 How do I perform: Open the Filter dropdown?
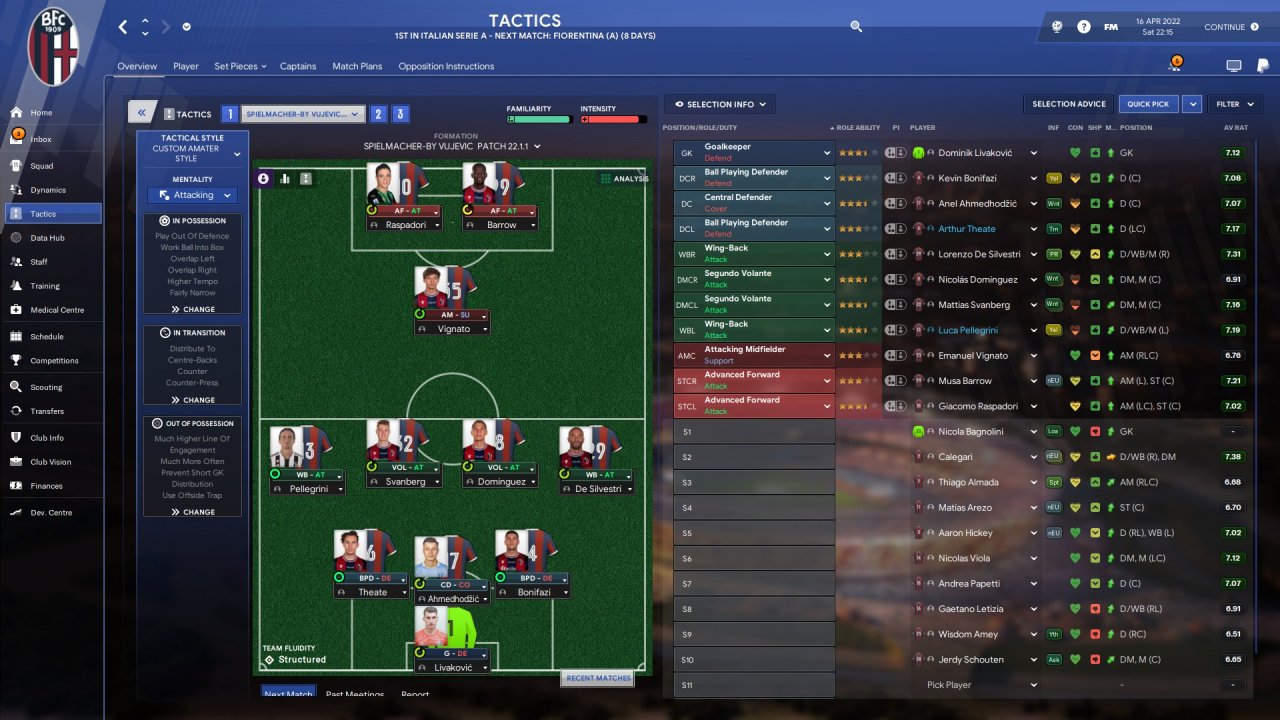click(x=1231, y=104)
